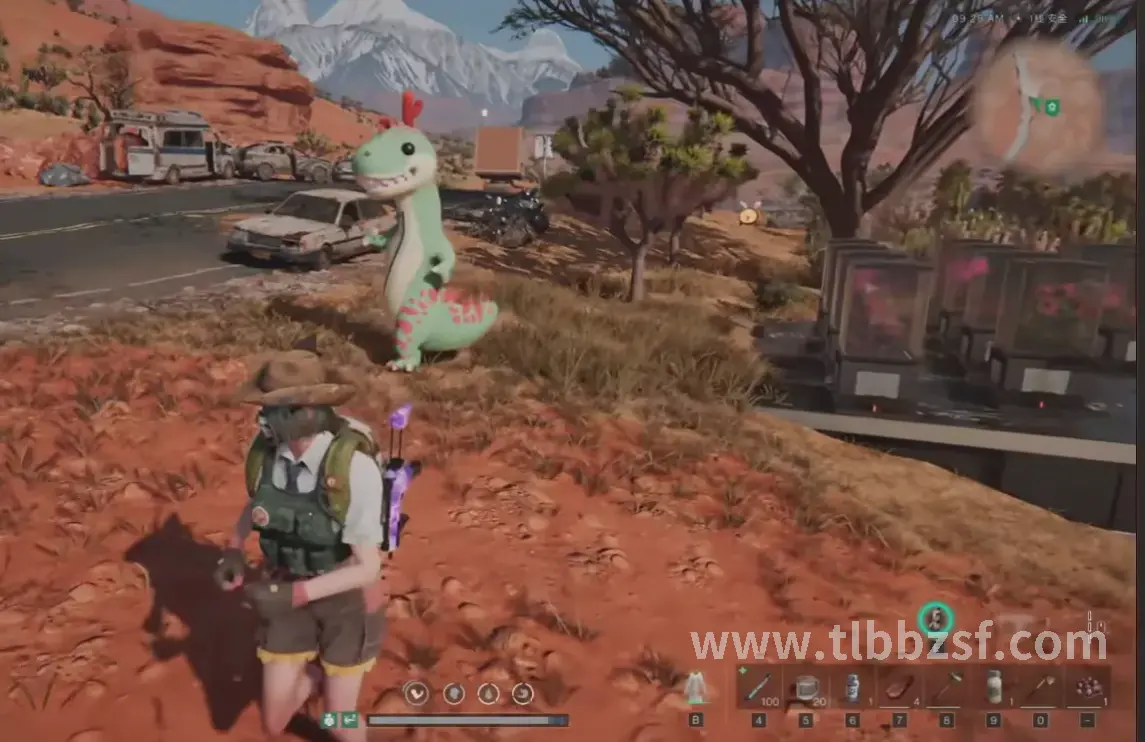The image size is (1145, 742).
Task: Click the stomach hunger status icon
Action: pos(453,692)
